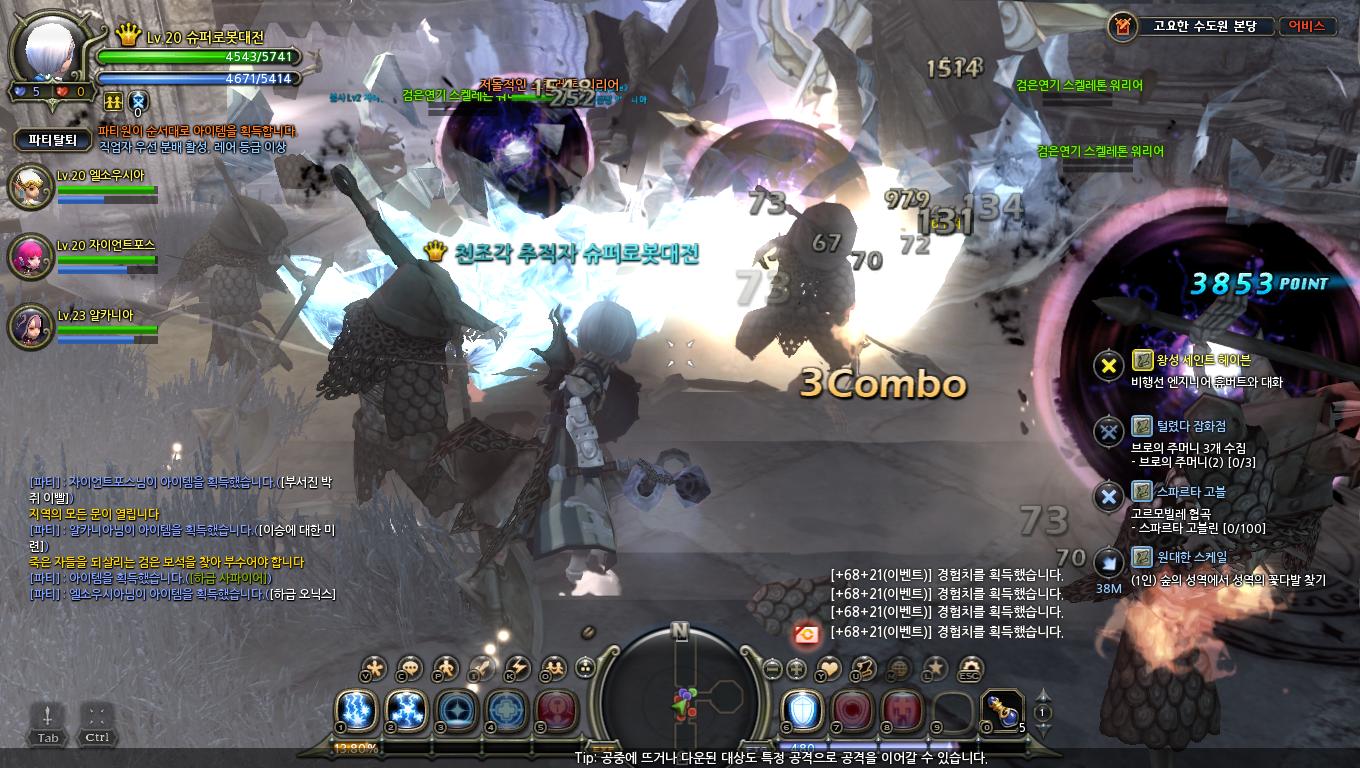Cast the blue cross heal skill in slot 4
Image resolution: width=1360 pixels, height=768 pixels.
pyautogui.click(x=506, y=710)
